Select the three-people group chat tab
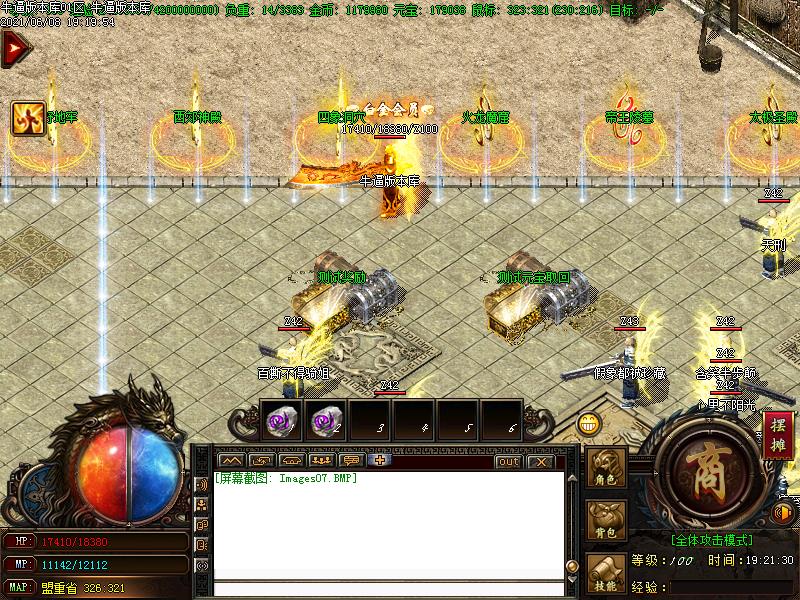 click(x=321, y=461)
